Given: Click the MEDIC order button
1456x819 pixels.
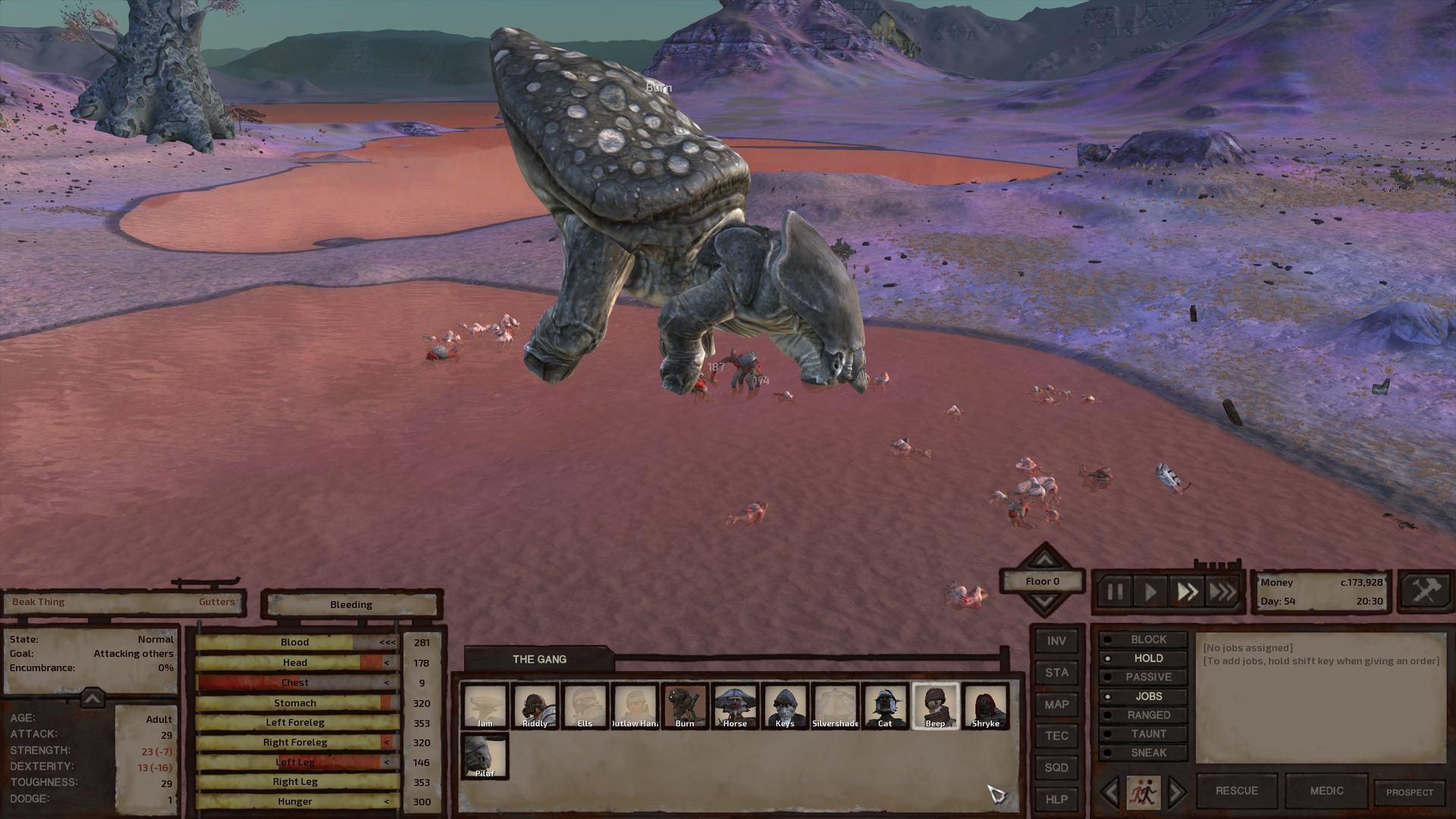Looking at the screenshot, I should (1326, 791).
